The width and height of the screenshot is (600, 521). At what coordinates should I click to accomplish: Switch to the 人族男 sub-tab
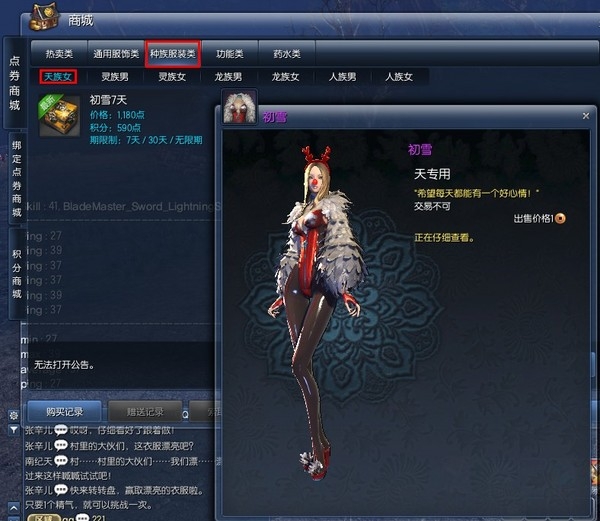(342, 76)
